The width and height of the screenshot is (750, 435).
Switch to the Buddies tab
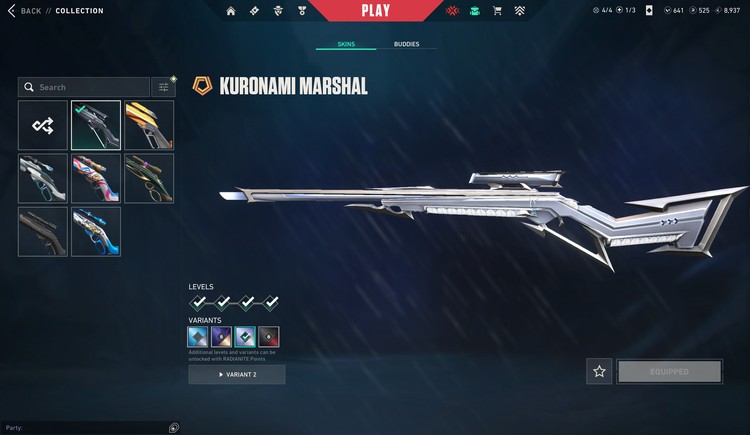(x=406, y=45)
